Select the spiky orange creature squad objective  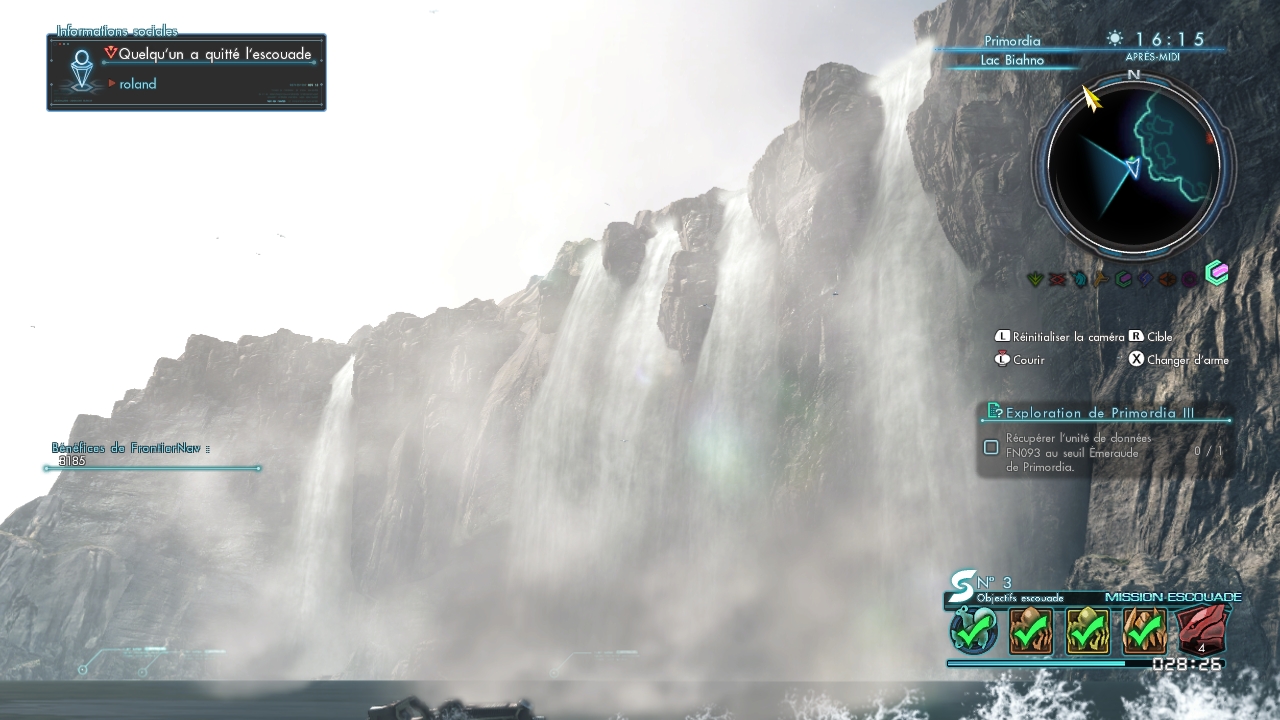[x=1144, y=630]
